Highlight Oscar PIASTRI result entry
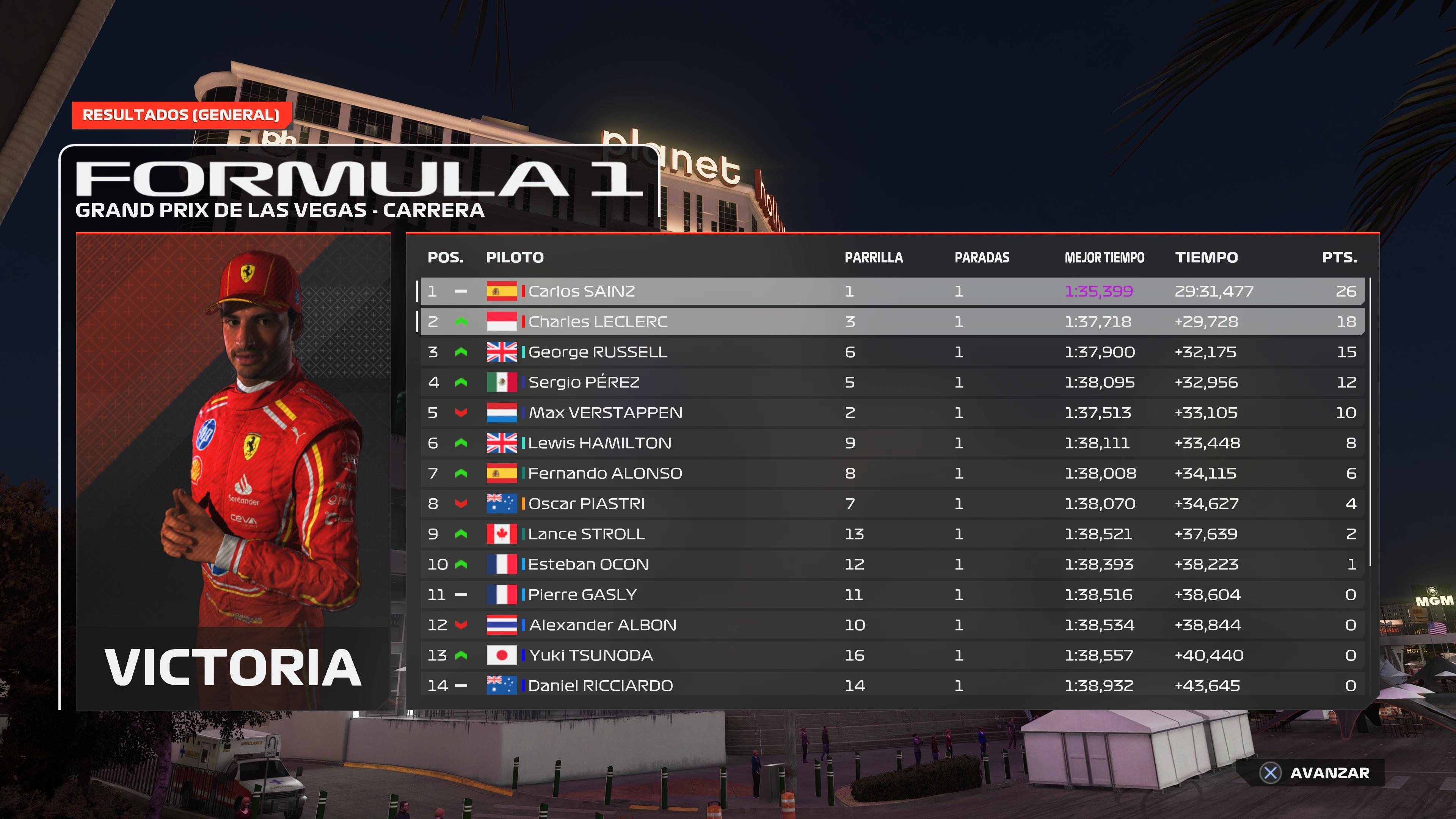 coord(892,504)
